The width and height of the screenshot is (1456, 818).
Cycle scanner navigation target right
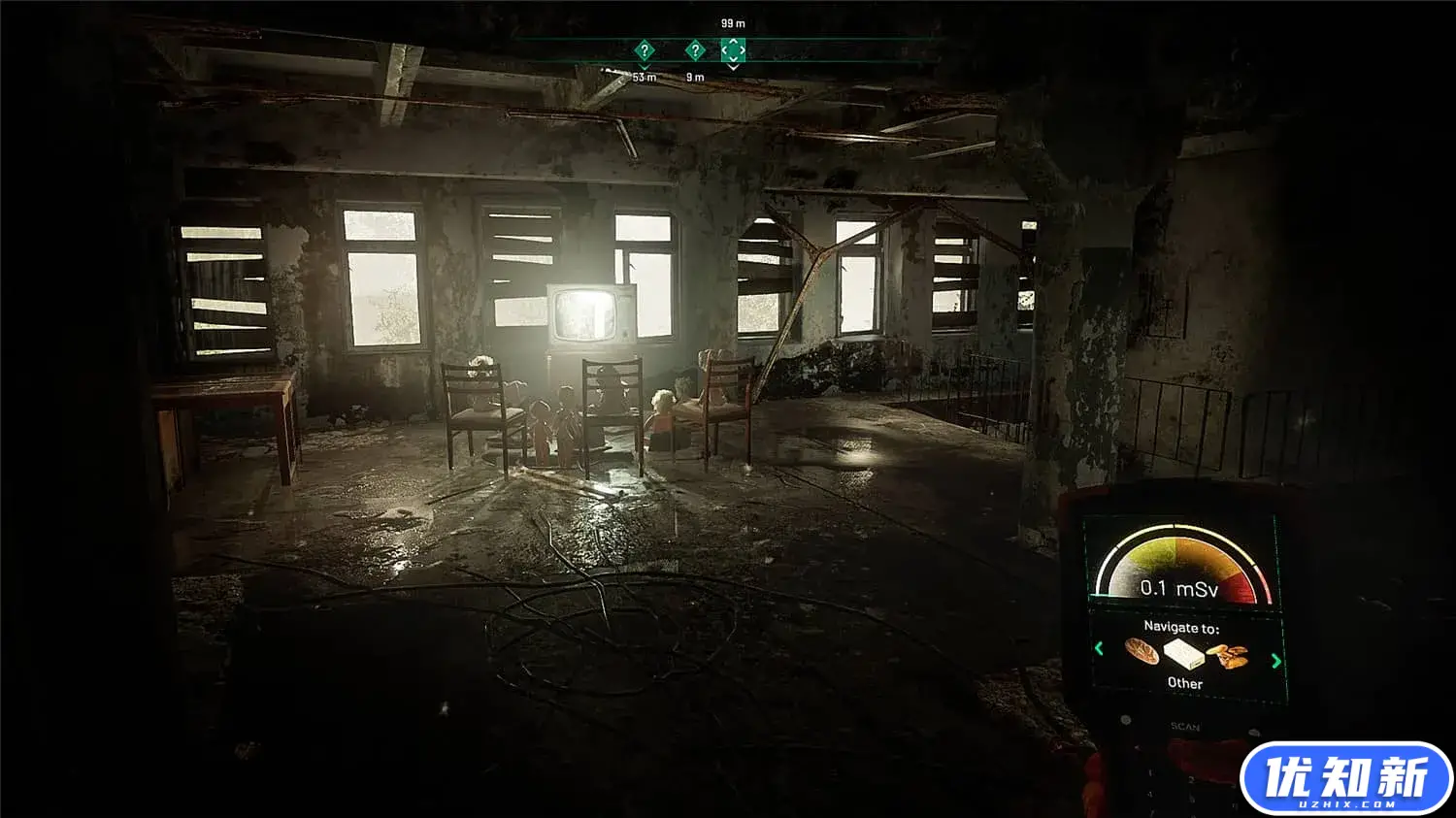[1275, 661]
